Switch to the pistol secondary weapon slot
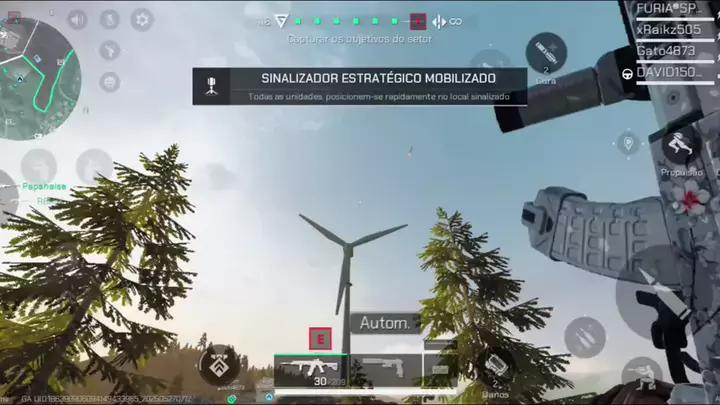The image size is (720, 405). coord(384,368)
